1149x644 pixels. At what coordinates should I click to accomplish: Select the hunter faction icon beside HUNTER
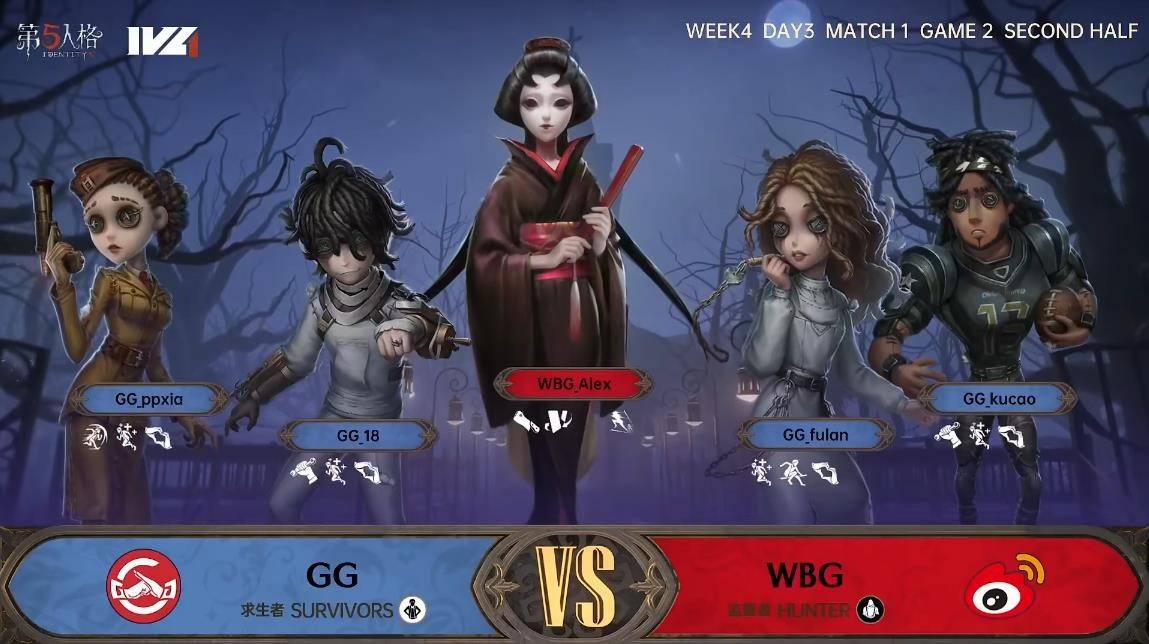[x=871, y=609]
